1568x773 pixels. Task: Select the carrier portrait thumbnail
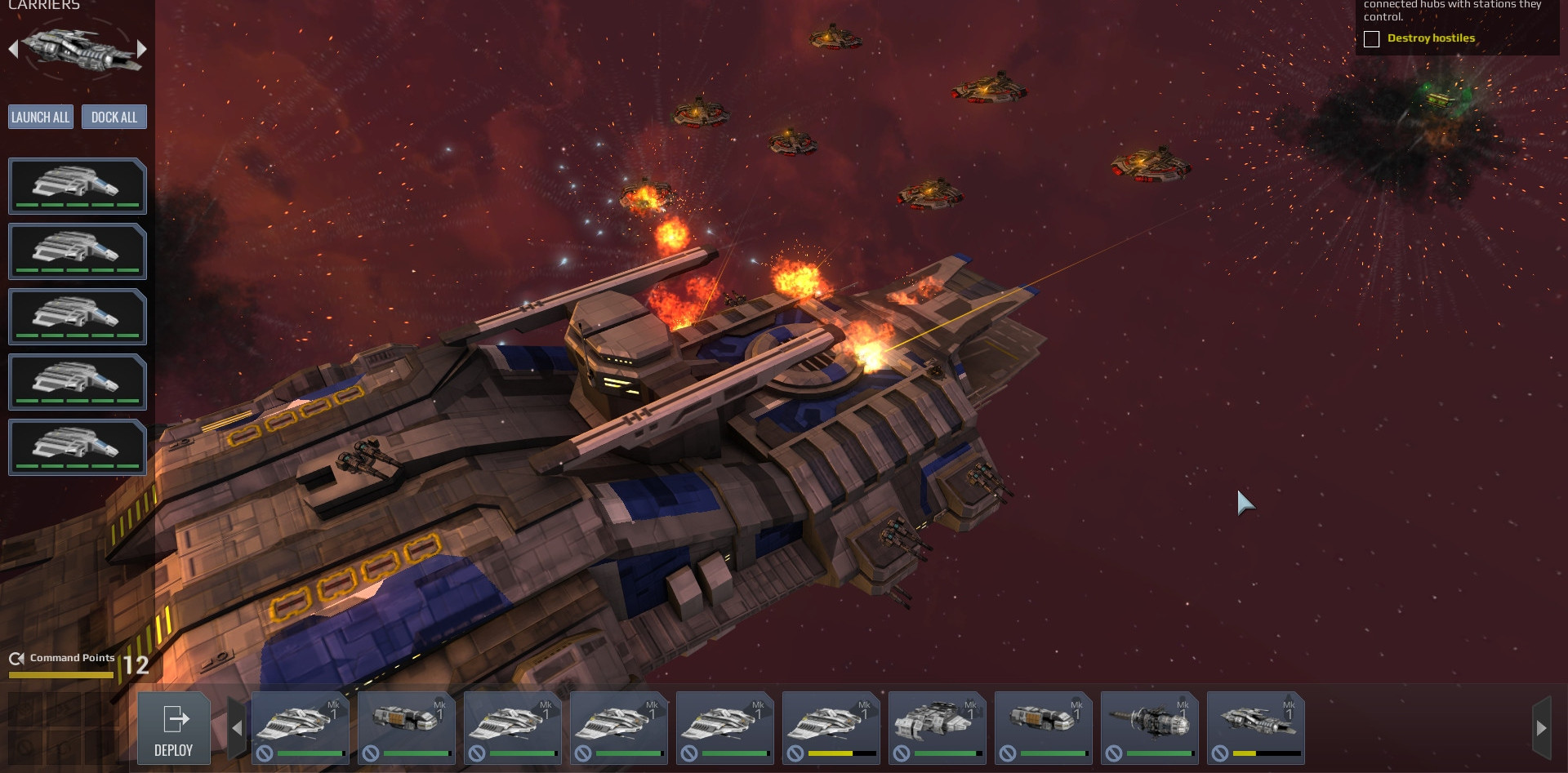(x=78, y=49)
